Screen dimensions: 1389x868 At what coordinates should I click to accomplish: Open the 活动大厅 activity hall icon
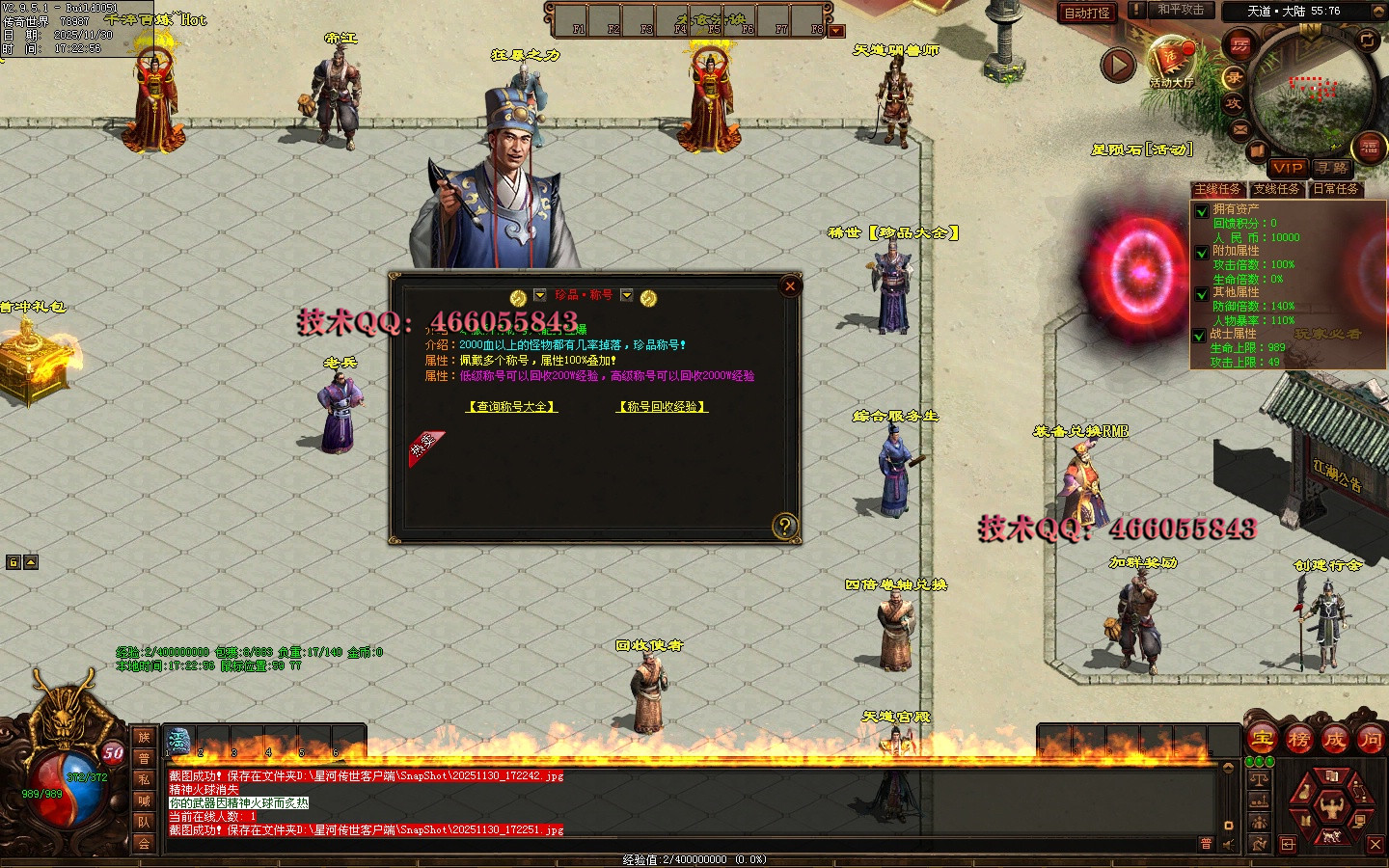click(x=1172, y=62)
